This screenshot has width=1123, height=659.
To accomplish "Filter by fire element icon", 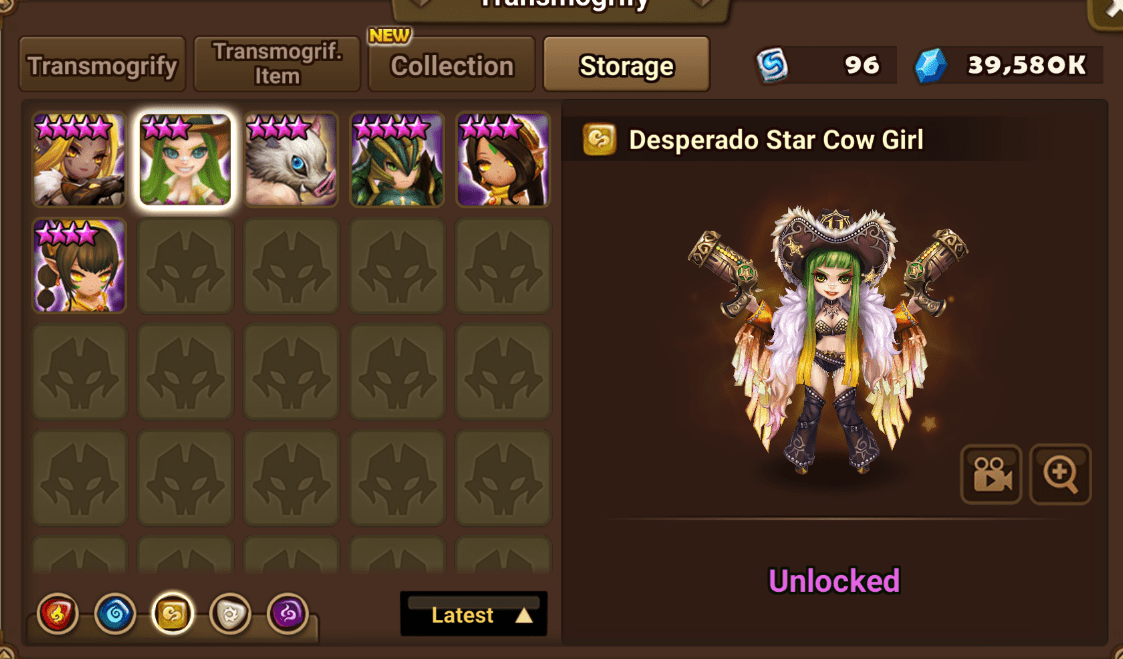I will pyautogui.click(x=58, y=614).
